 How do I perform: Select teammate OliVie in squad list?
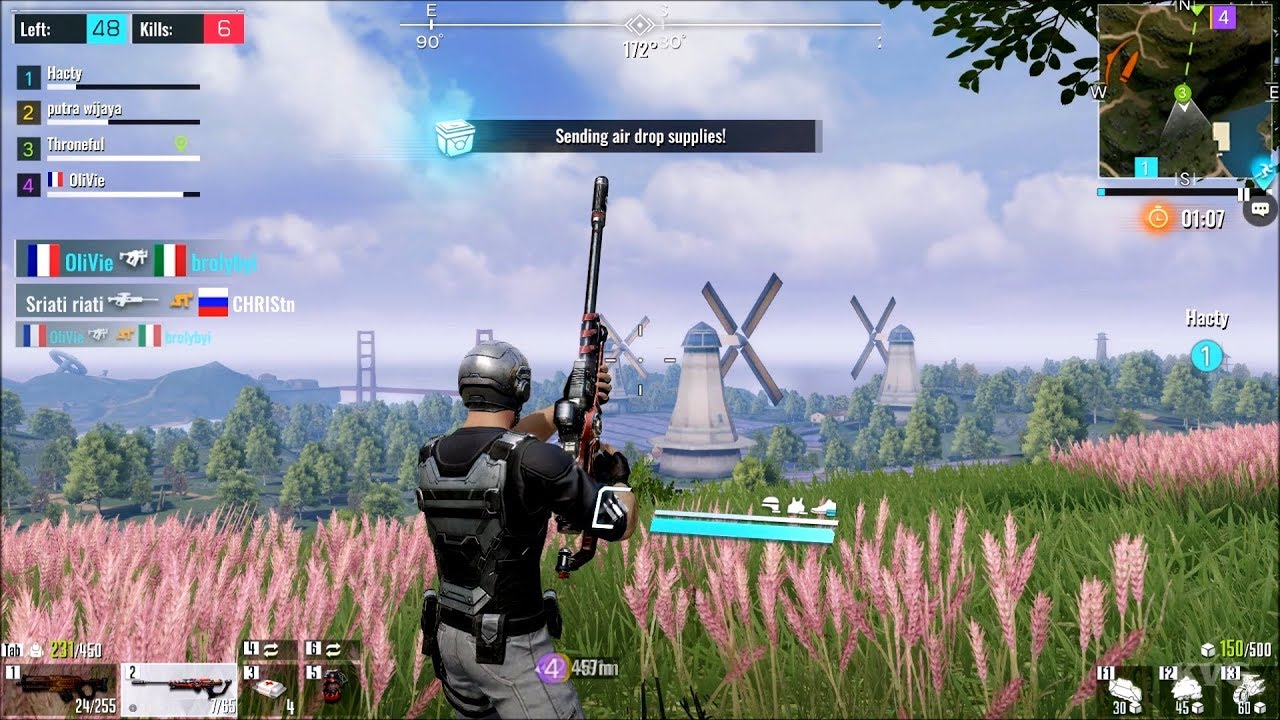(x=108, y=184)
